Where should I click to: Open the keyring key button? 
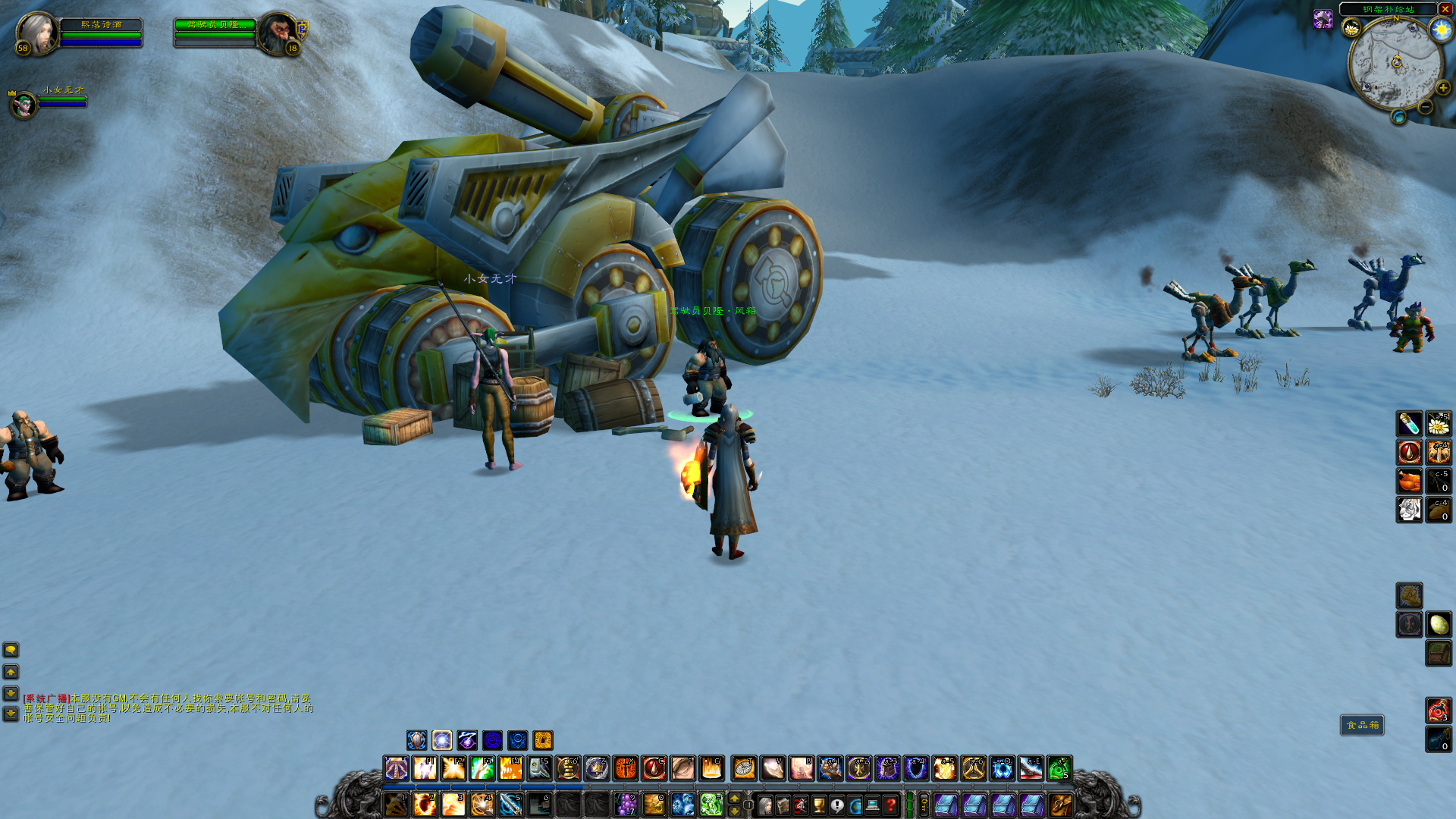click(924, 805)
